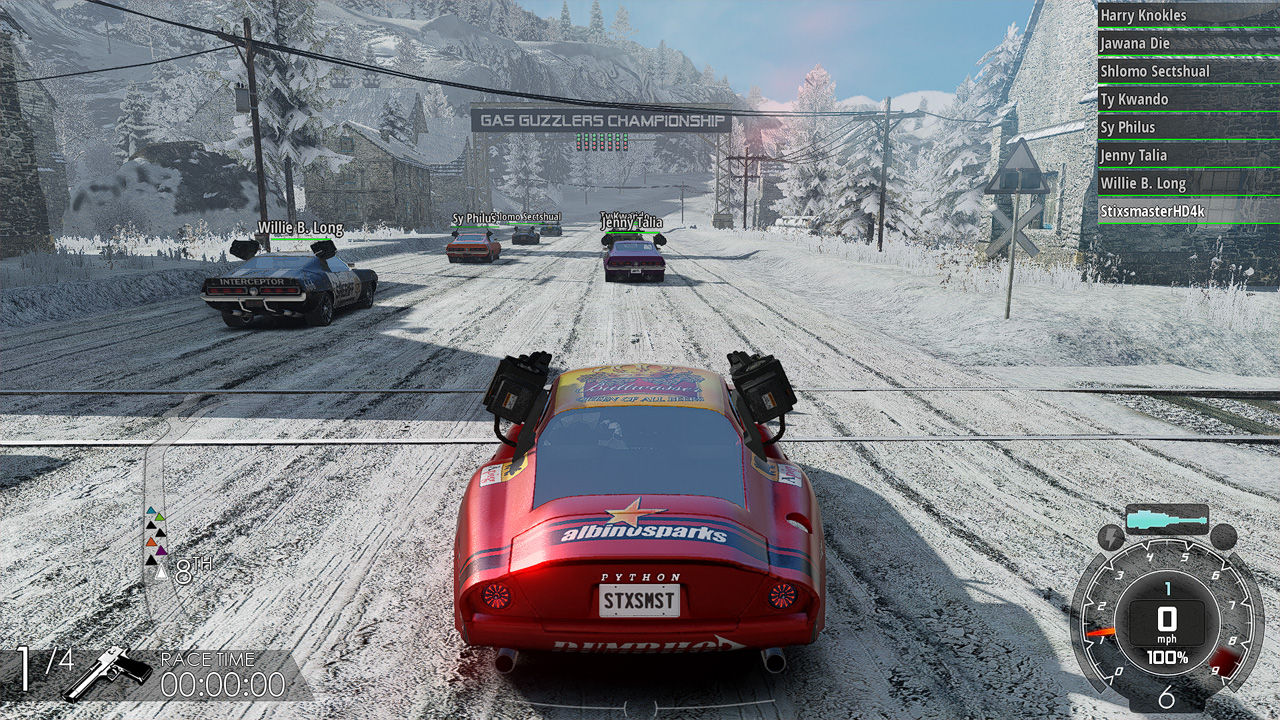Click the track progress bar with racer markers
Viewport: 1280px width, 720px height.
155,540
